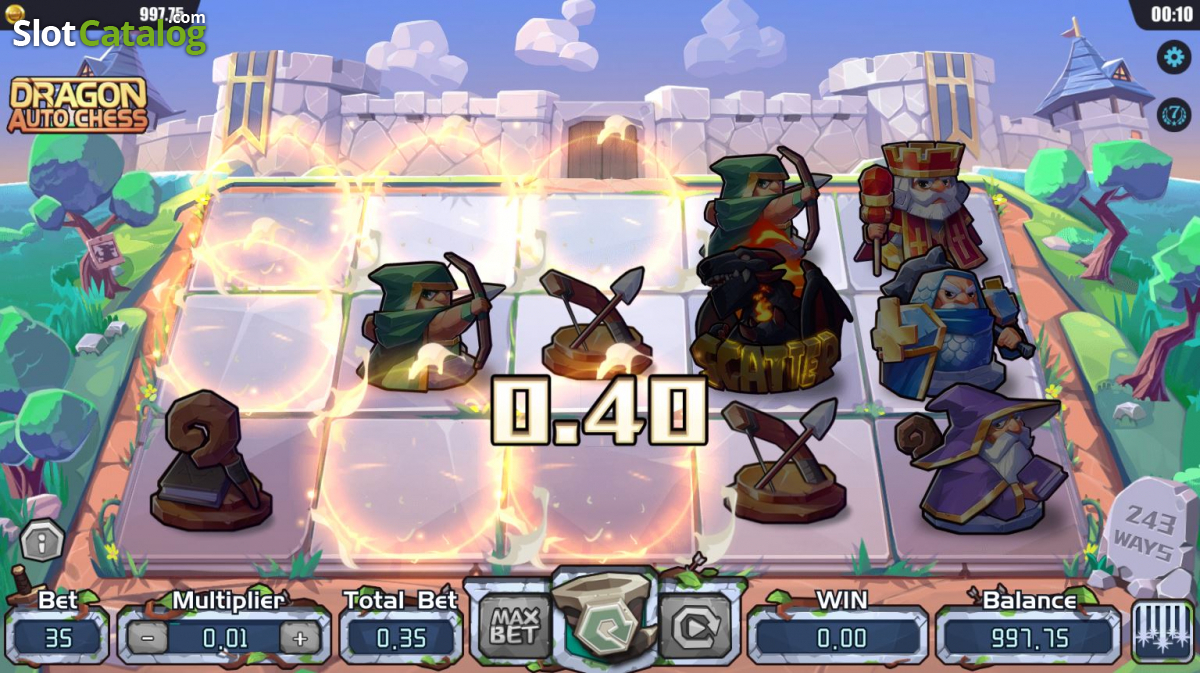Visit the SlotCatalog logo link
1200x673 pixels.
(108, 34)
